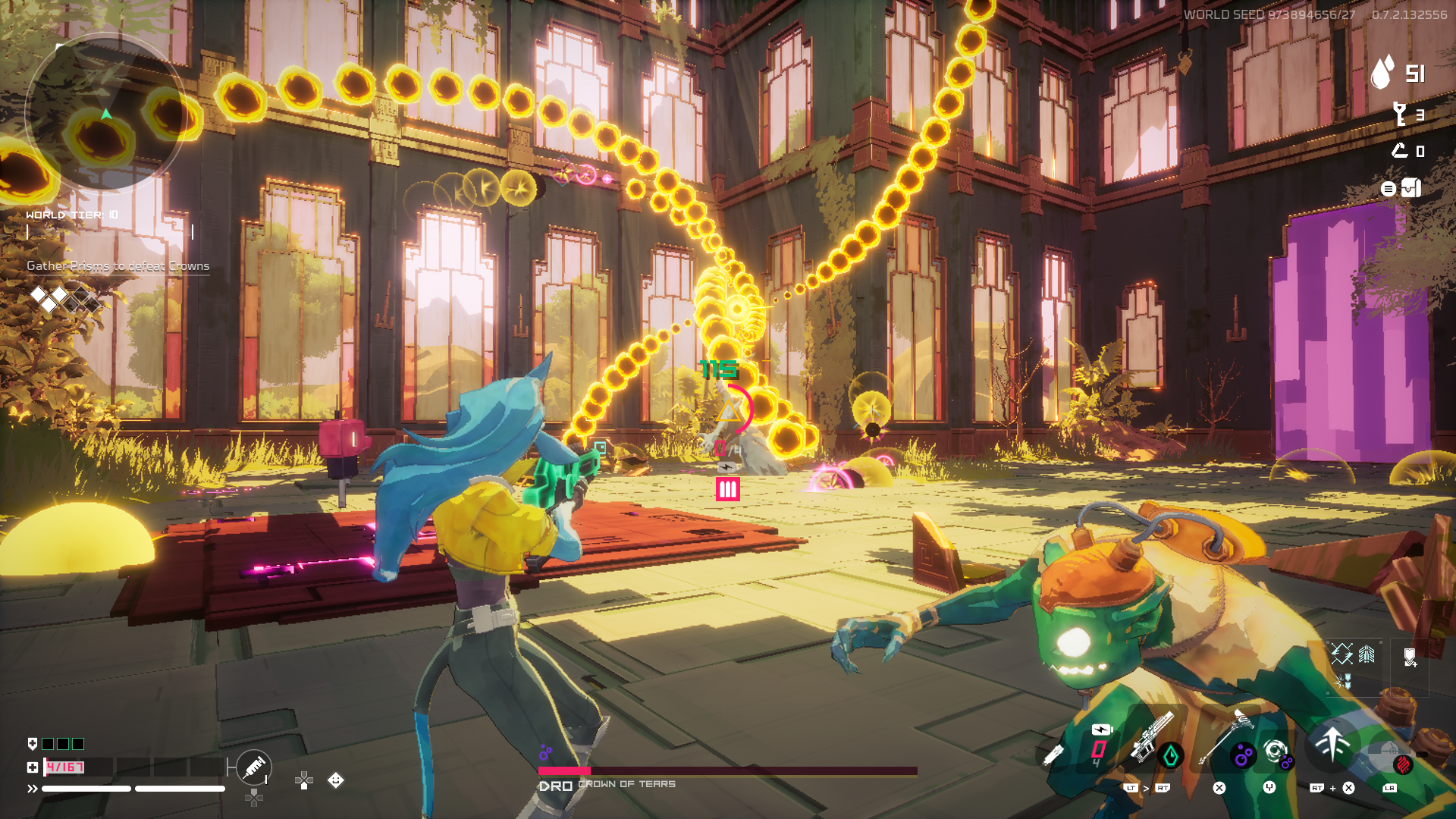Click the smiley emote diamond icon
The image size is (1456, 819).
tap(336, 780)
